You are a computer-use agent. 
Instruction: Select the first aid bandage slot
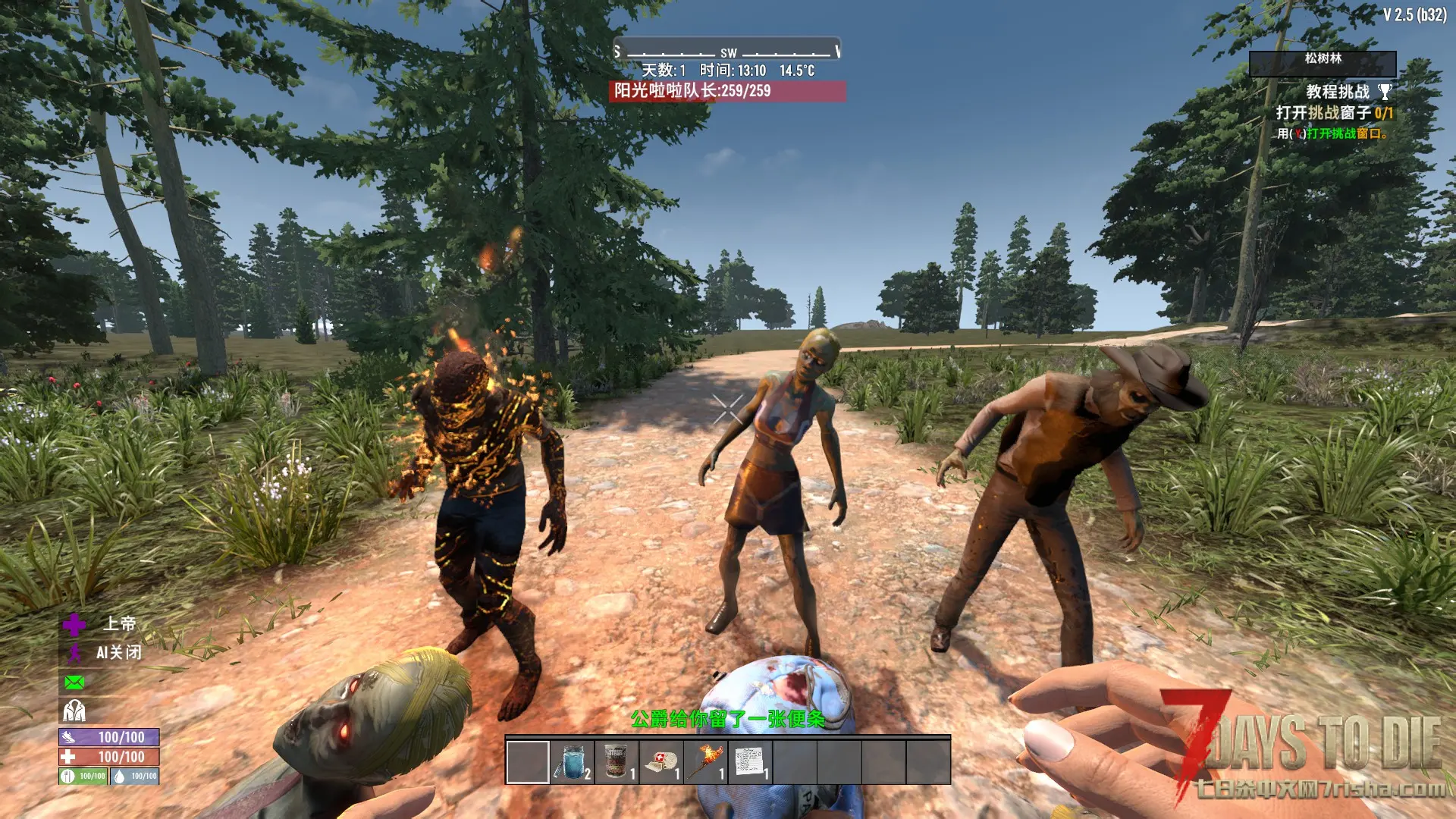point(661,761)
